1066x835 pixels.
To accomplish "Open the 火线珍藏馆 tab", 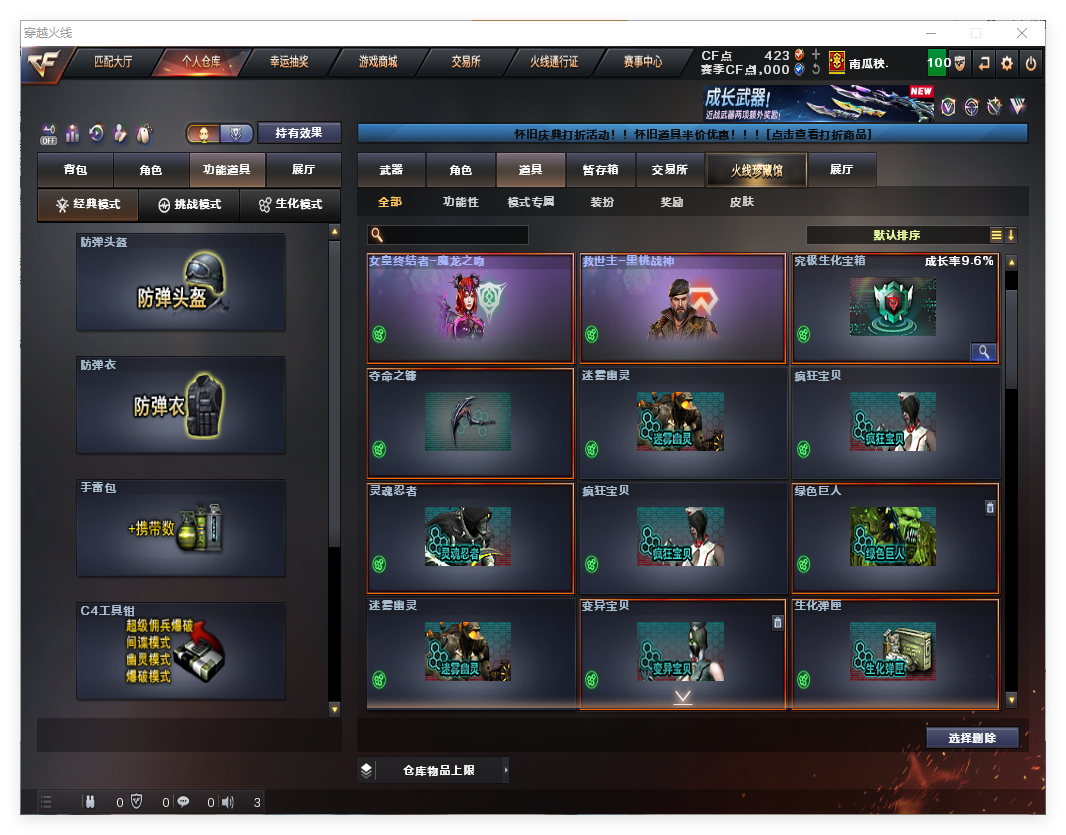I will tap(756, 170).
